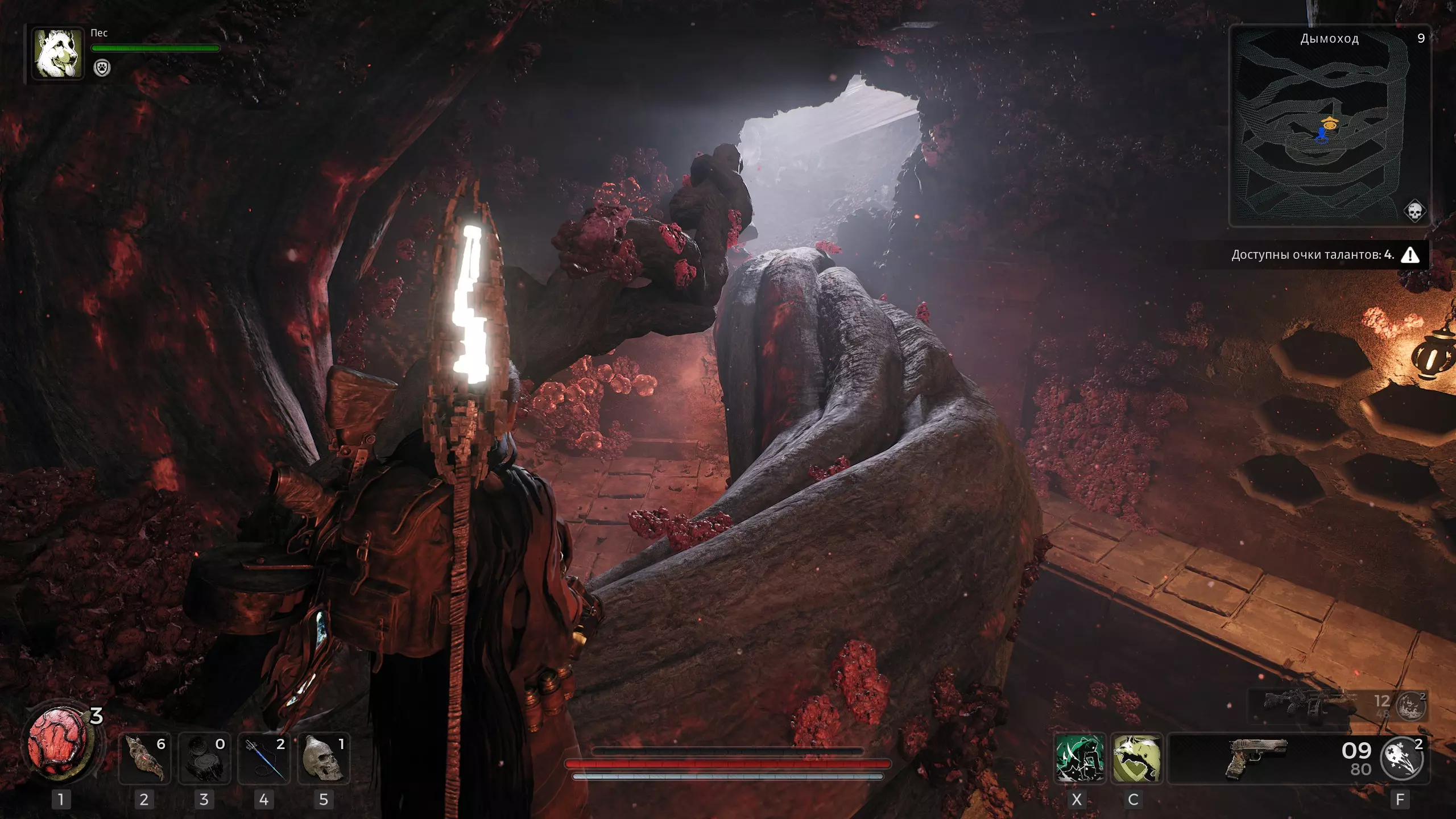Image resolution: width=1456 pixels, height=819 pixels.
Task: Click the dog companion portrait
Action: tap(57, 53)
